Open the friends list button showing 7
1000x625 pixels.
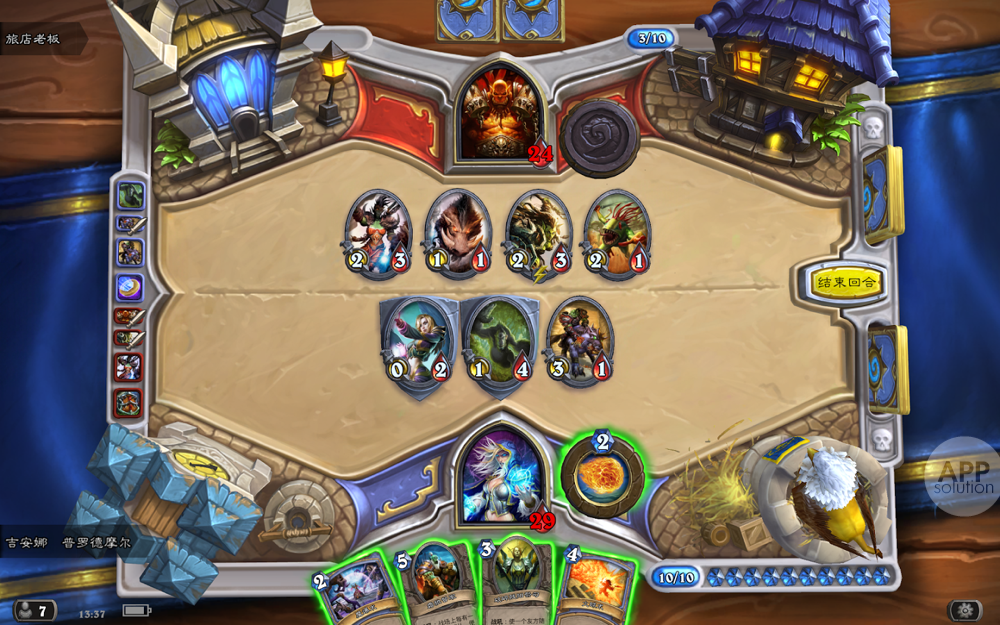point(34,610)
